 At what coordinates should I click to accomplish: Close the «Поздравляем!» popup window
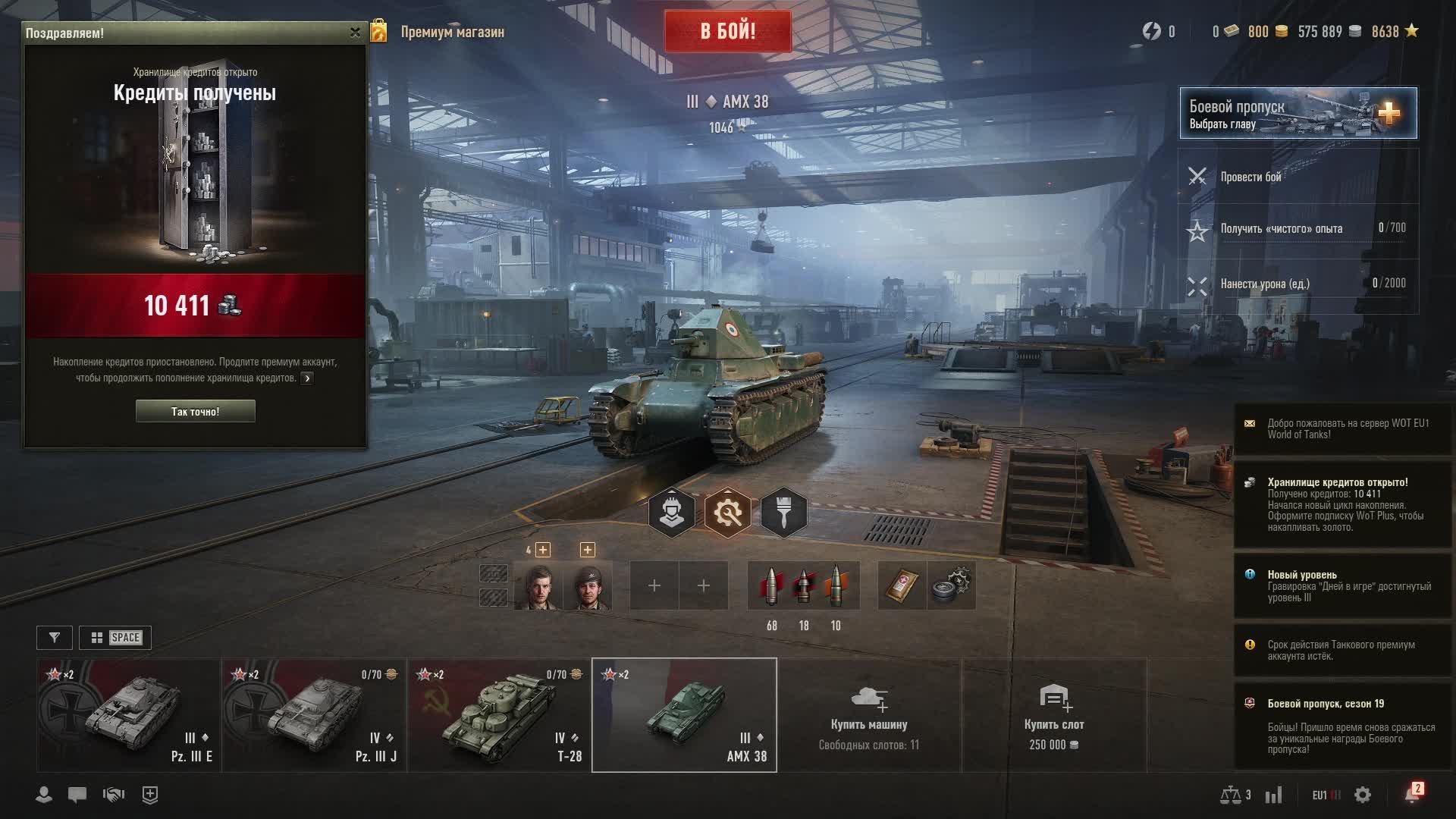355,33
